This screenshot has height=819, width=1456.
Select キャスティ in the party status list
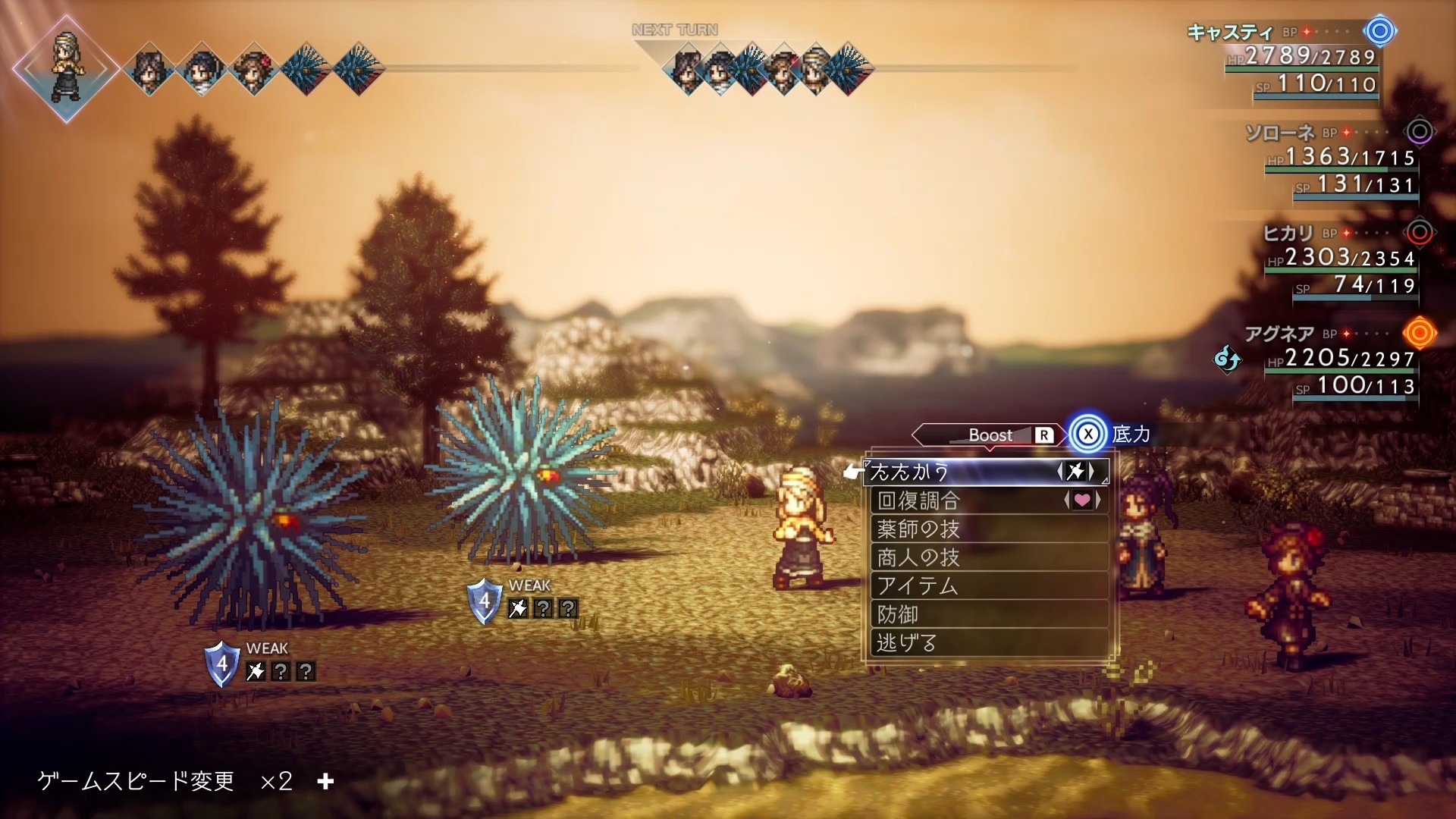[1228, 33]
